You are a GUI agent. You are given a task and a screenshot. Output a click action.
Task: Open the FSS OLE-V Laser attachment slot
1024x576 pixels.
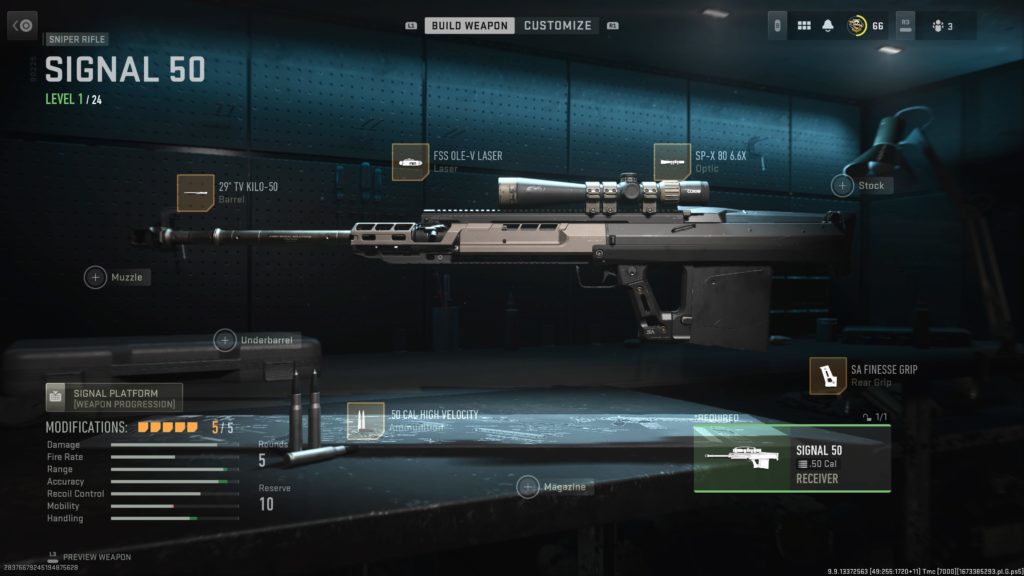point(411,162)
